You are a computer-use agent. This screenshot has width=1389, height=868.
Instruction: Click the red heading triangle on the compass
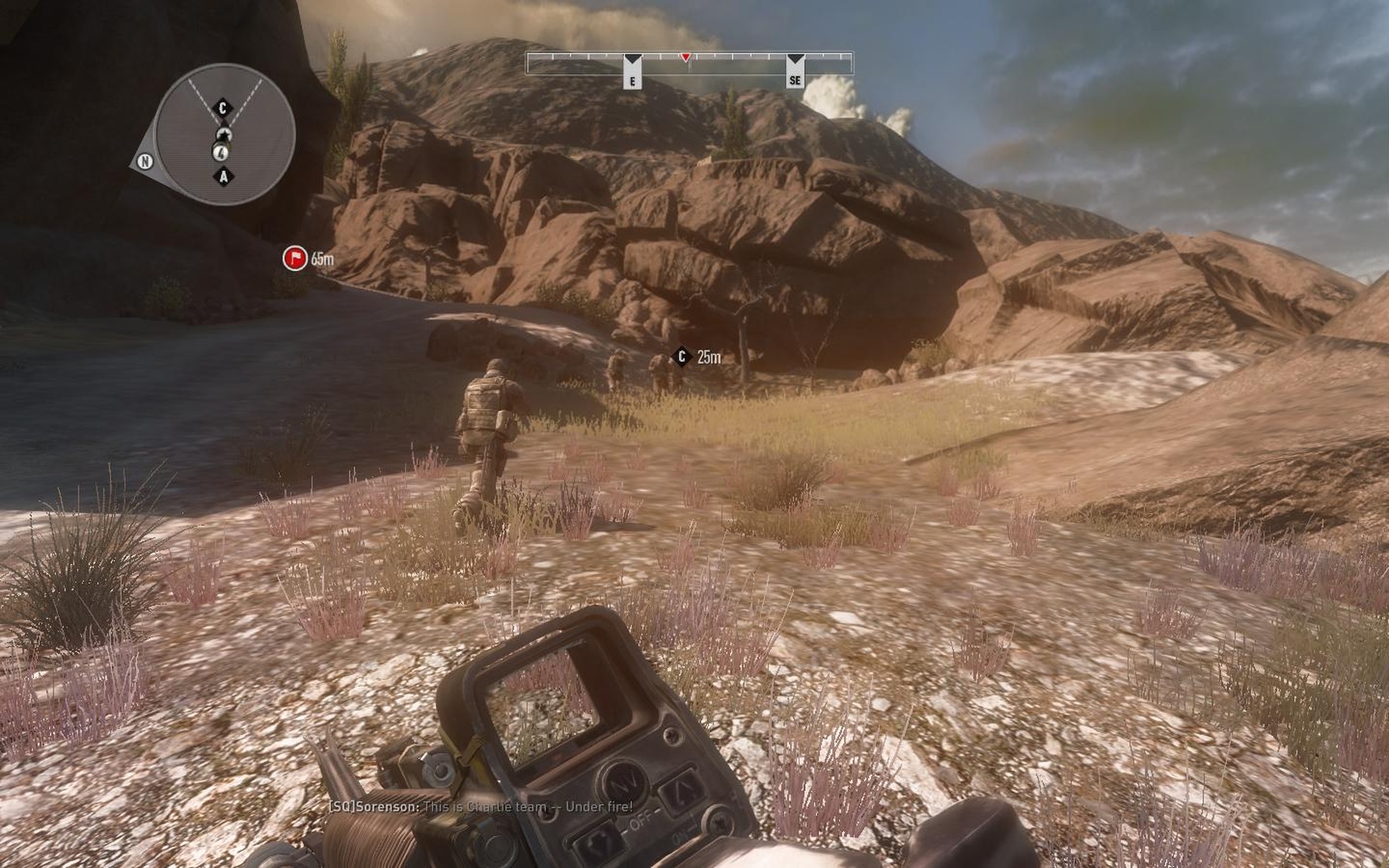pos(686,58)
